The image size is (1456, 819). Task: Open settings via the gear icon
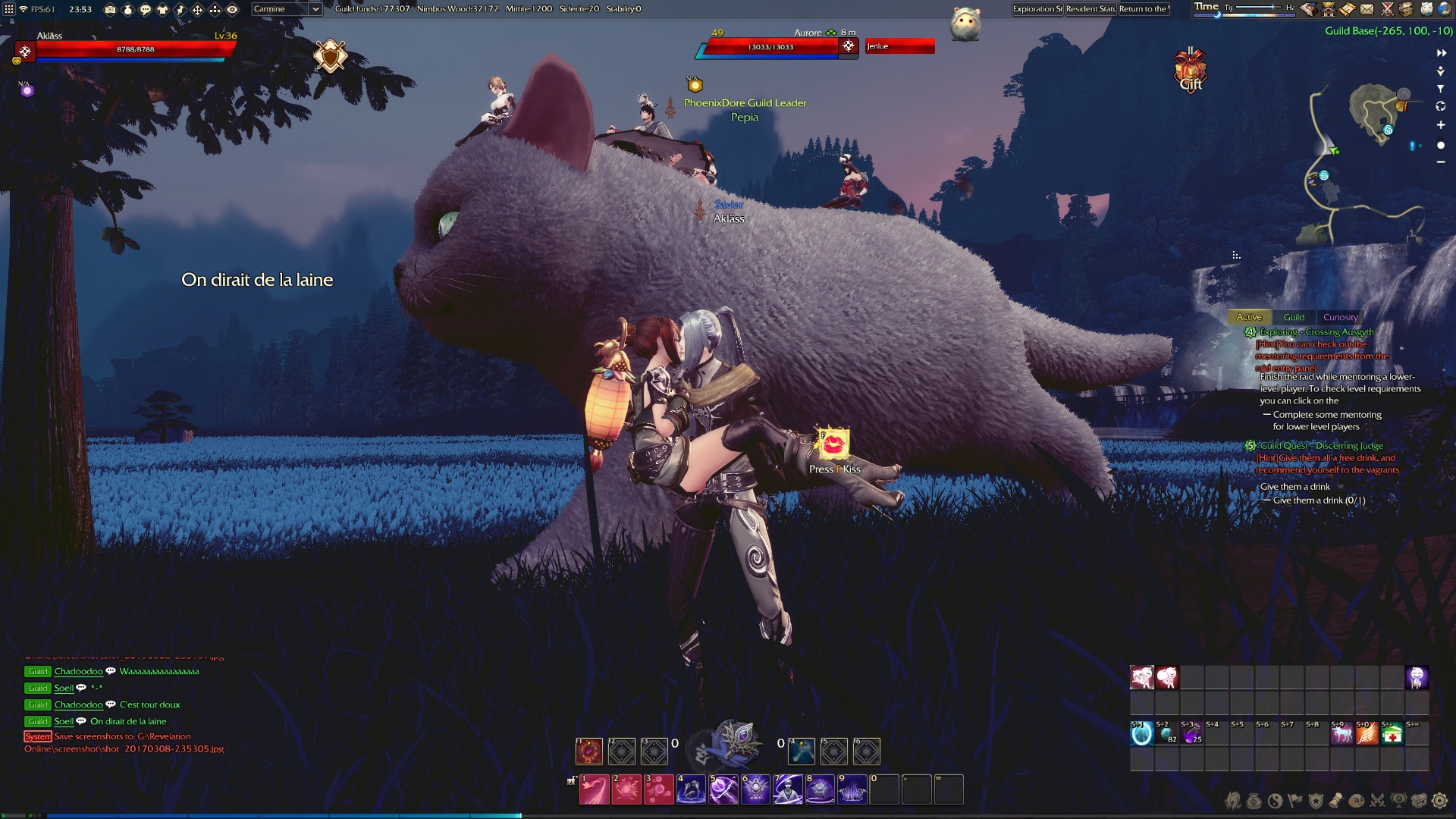pyautogui.click(x=1439, y=801)
